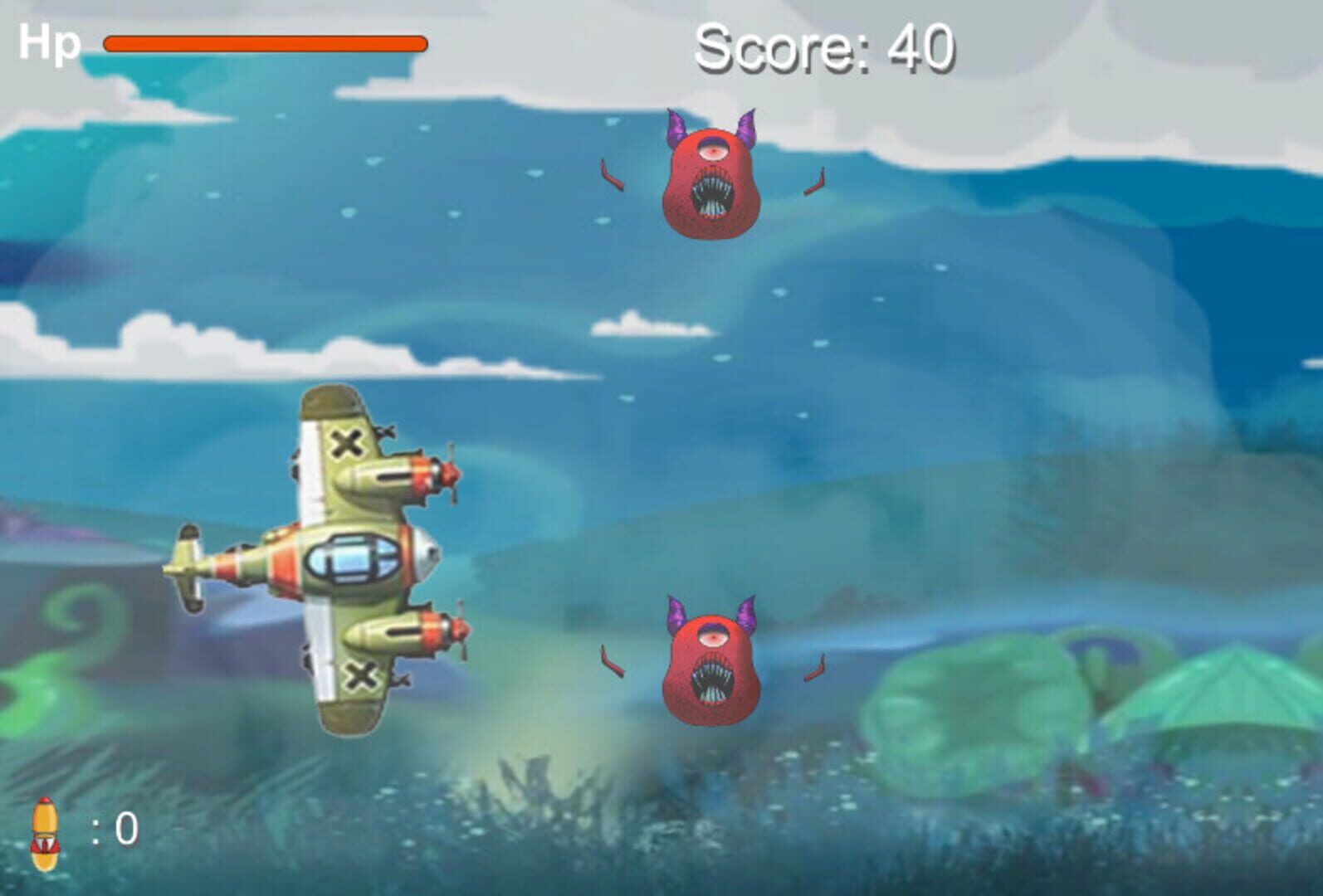
Task: Click the red claw left of bottom monster
Action: pyautogui.click(x=610, y=660)
